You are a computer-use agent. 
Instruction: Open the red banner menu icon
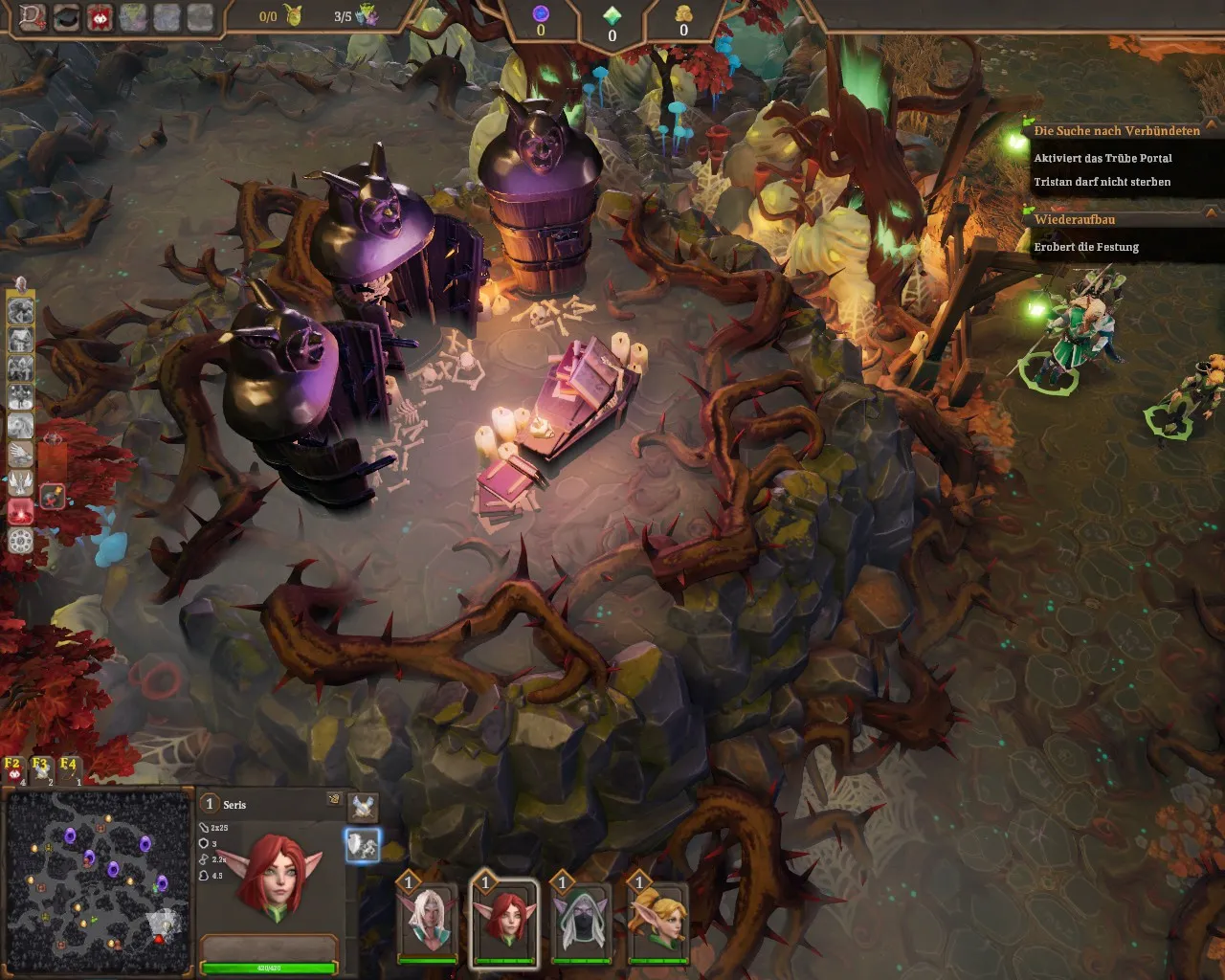(x=100, y=16)
